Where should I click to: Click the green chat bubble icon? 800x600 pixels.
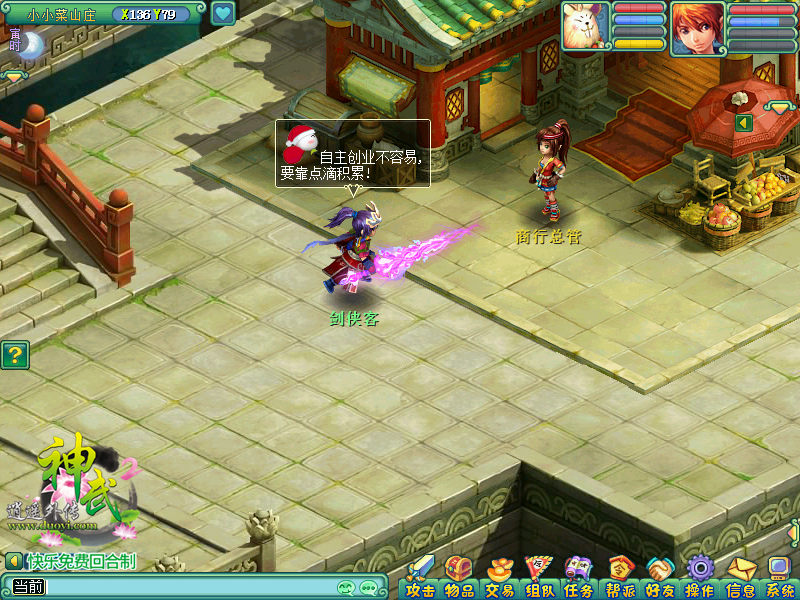point(370,587)
